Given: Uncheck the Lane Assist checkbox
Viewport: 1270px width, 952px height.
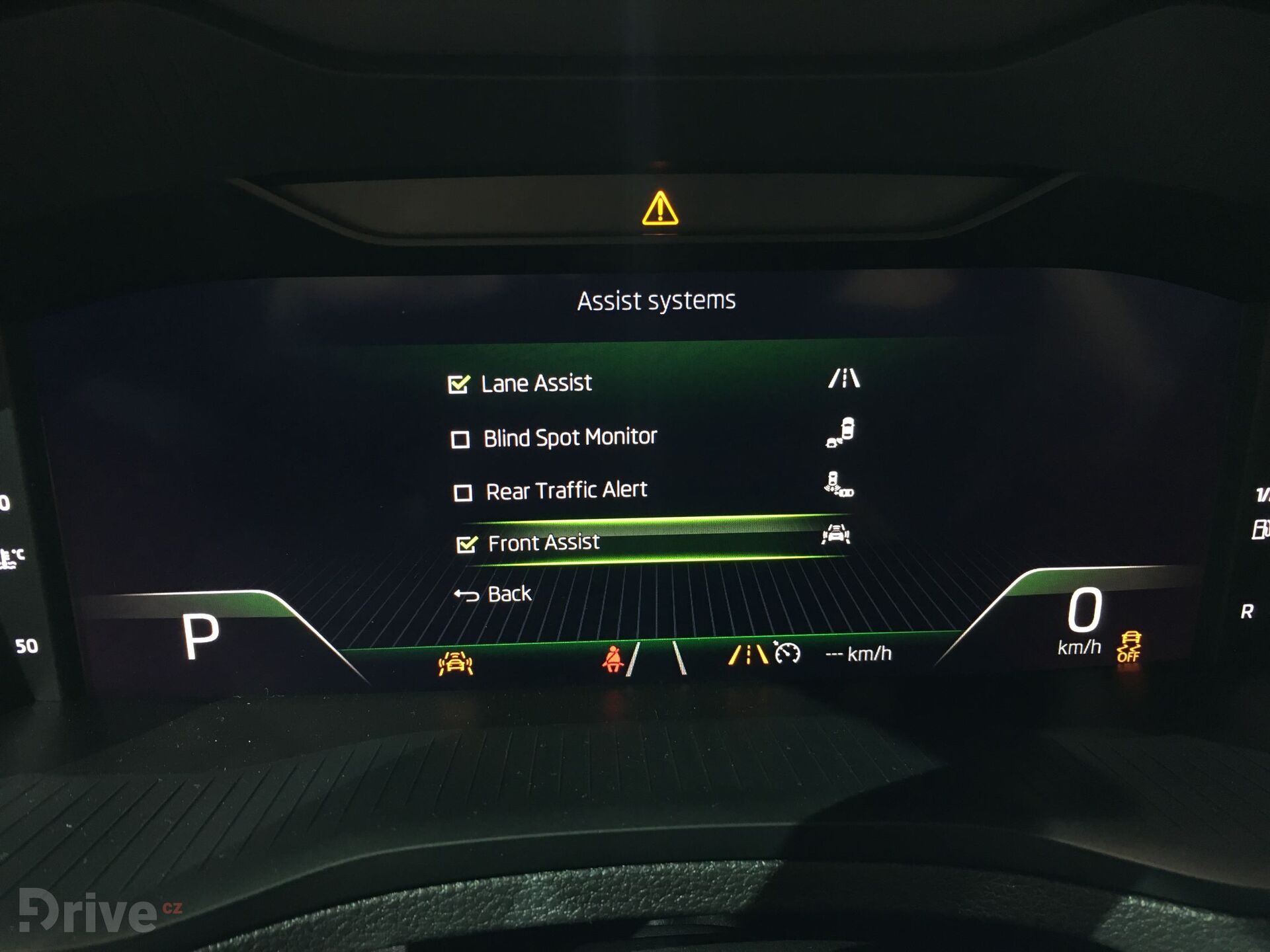Looking at the screenshot, I should coord(460,382).
